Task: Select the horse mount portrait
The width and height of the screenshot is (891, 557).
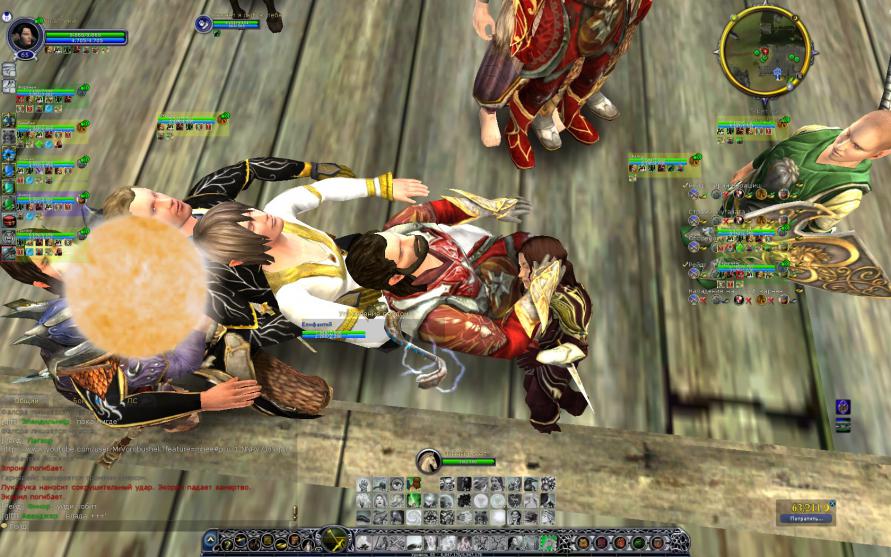Action: tap(428, 461)
